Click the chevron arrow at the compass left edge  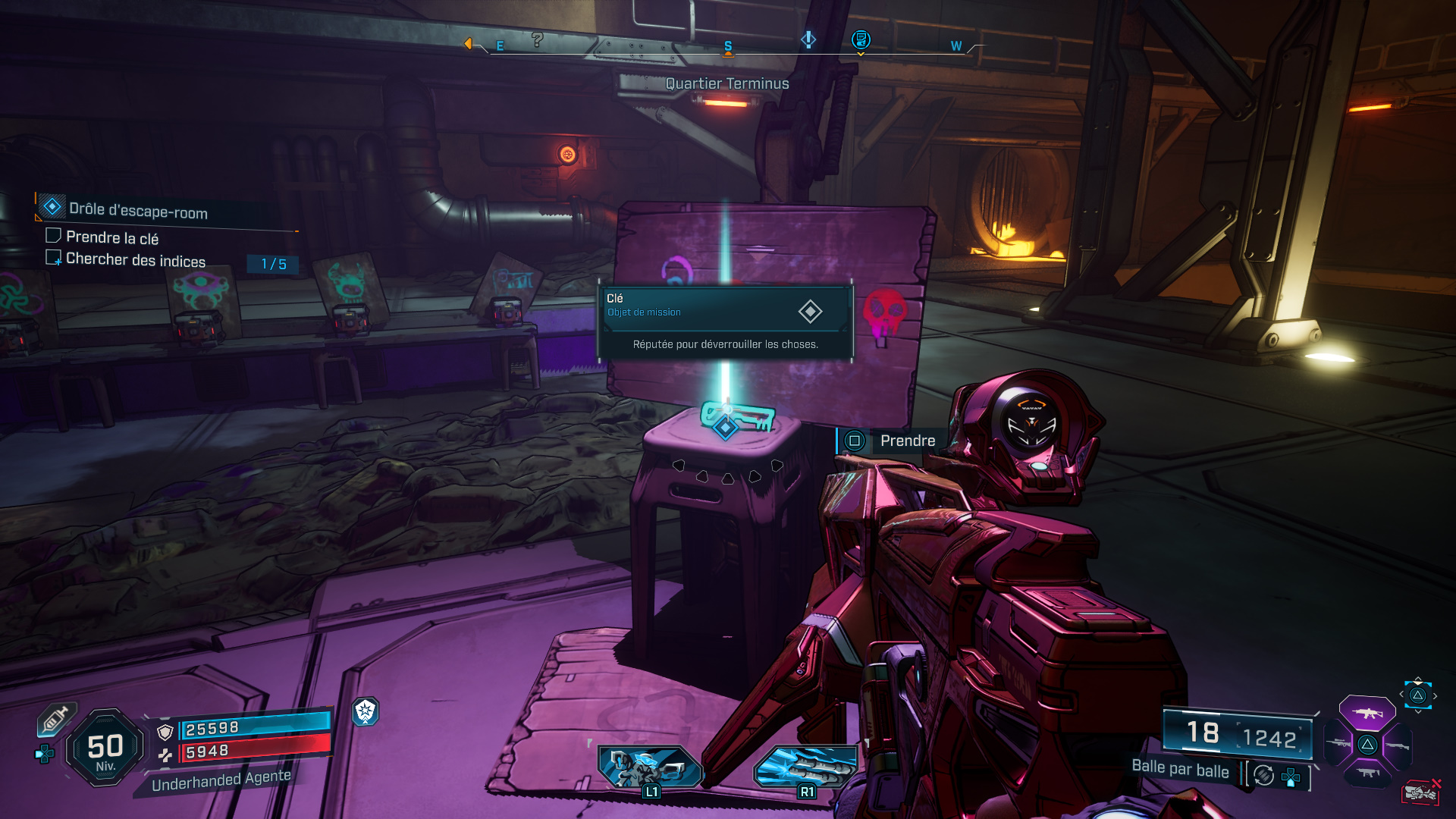(468, 43)
